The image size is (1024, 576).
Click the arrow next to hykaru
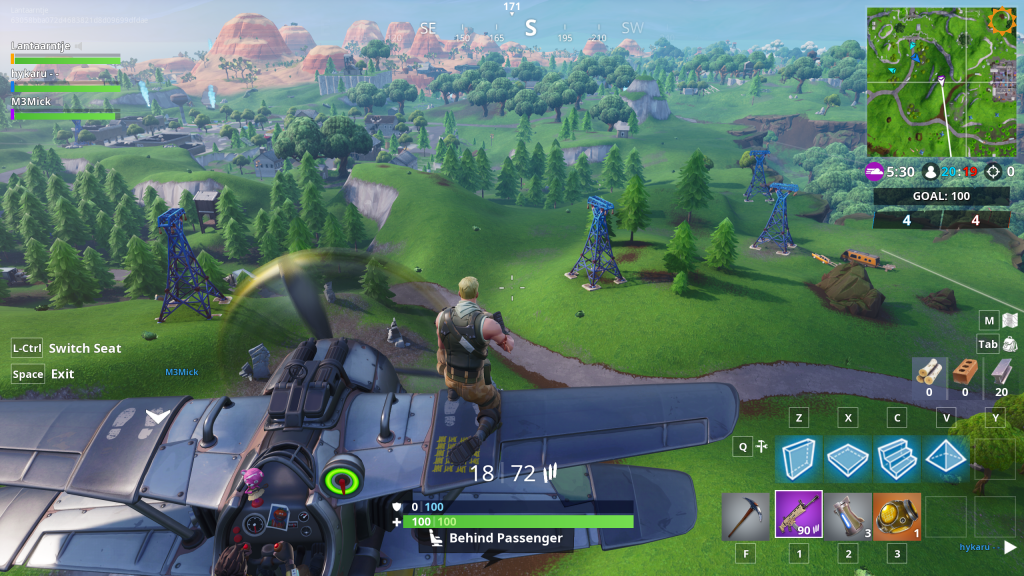pos(1010,547)
